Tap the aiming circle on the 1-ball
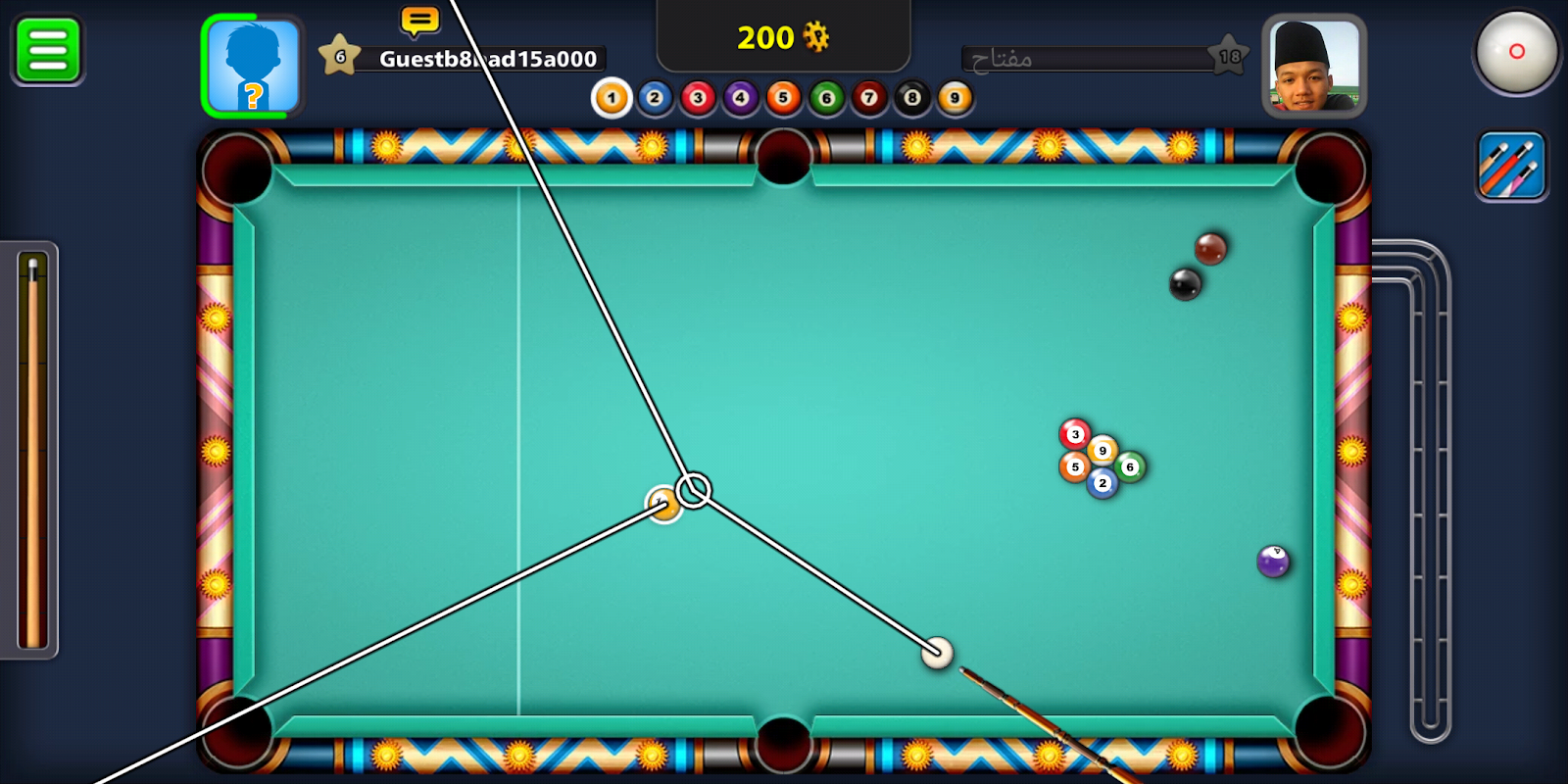Image resolution: width=1568 pixels, height=784 pixels. (695, 487)
